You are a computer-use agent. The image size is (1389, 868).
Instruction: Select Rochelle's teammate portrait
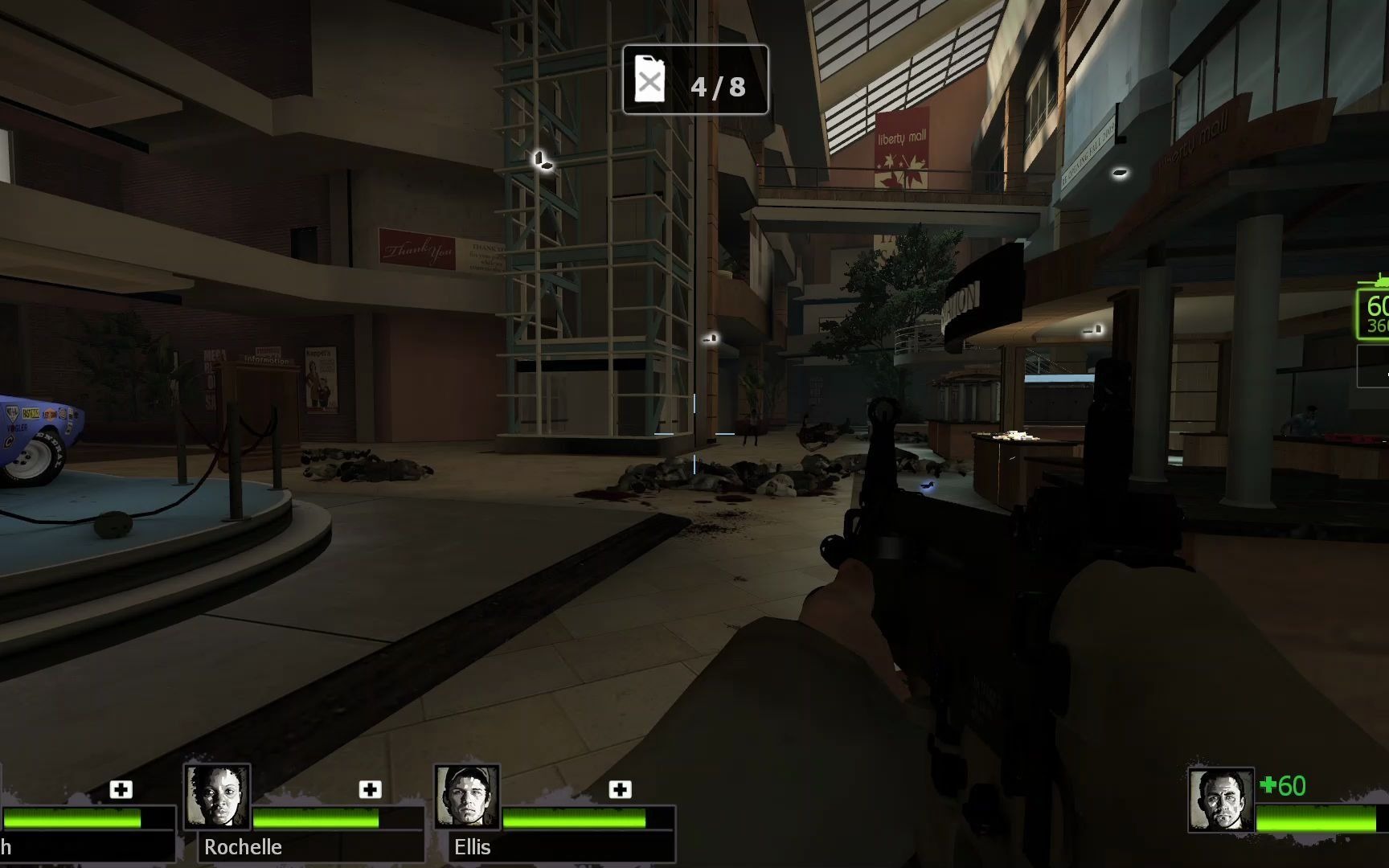217,796
